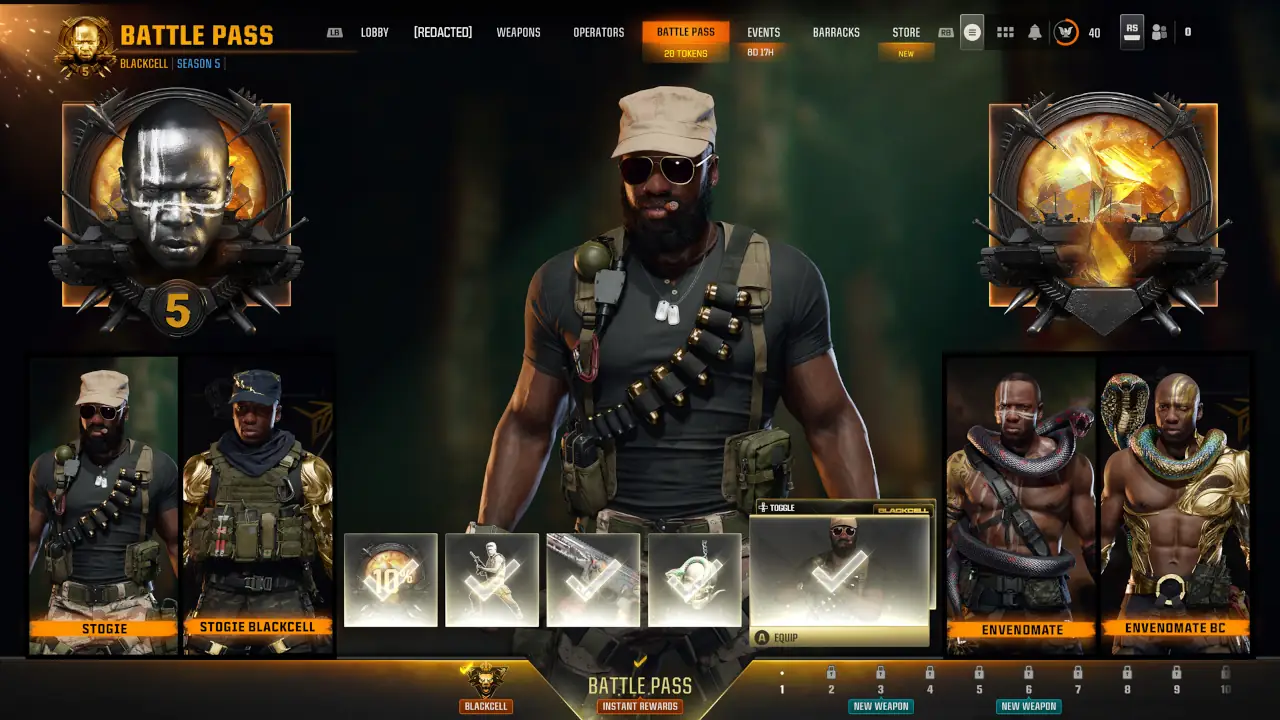Click the NEW WEAPON badge under tier 3
Screen dimensions: 1280x720
[880, 706]
